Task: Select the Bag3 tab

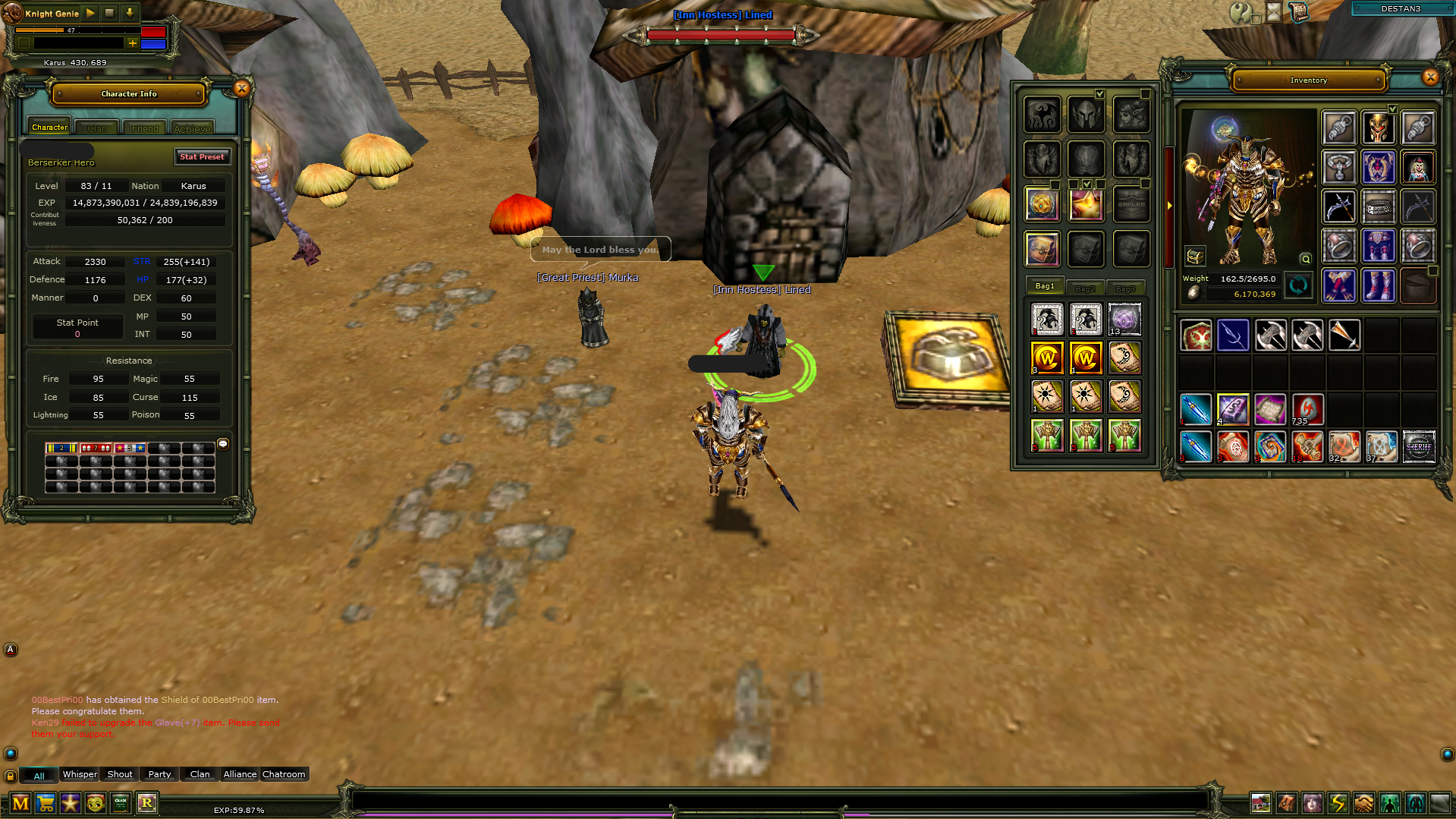Action: (1125, 288)
